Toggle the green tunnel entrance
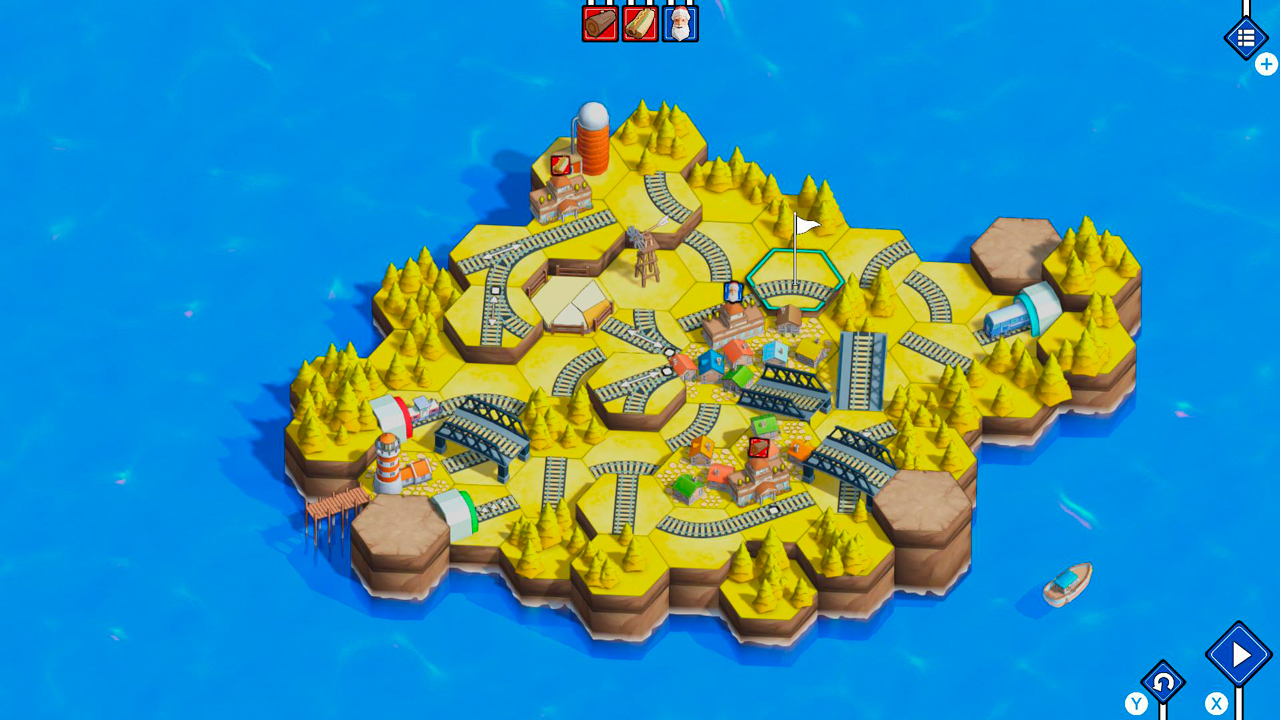Screen dimensions: 1280x720 tap(465, 510)
